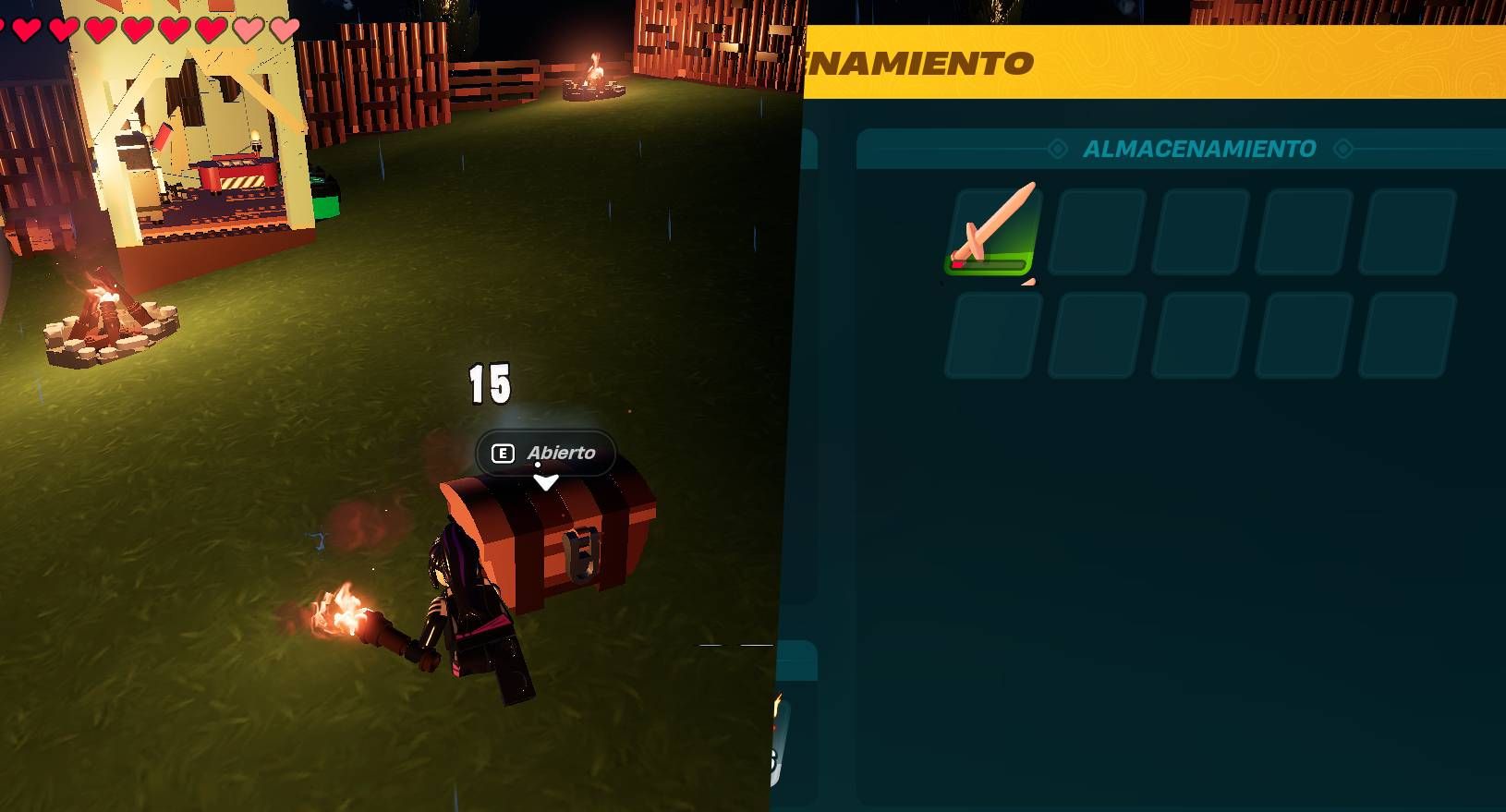This screenshot has height=812, width=1506.
Task: Select the middle slot in the top storage row
Action: point(1196,232)
